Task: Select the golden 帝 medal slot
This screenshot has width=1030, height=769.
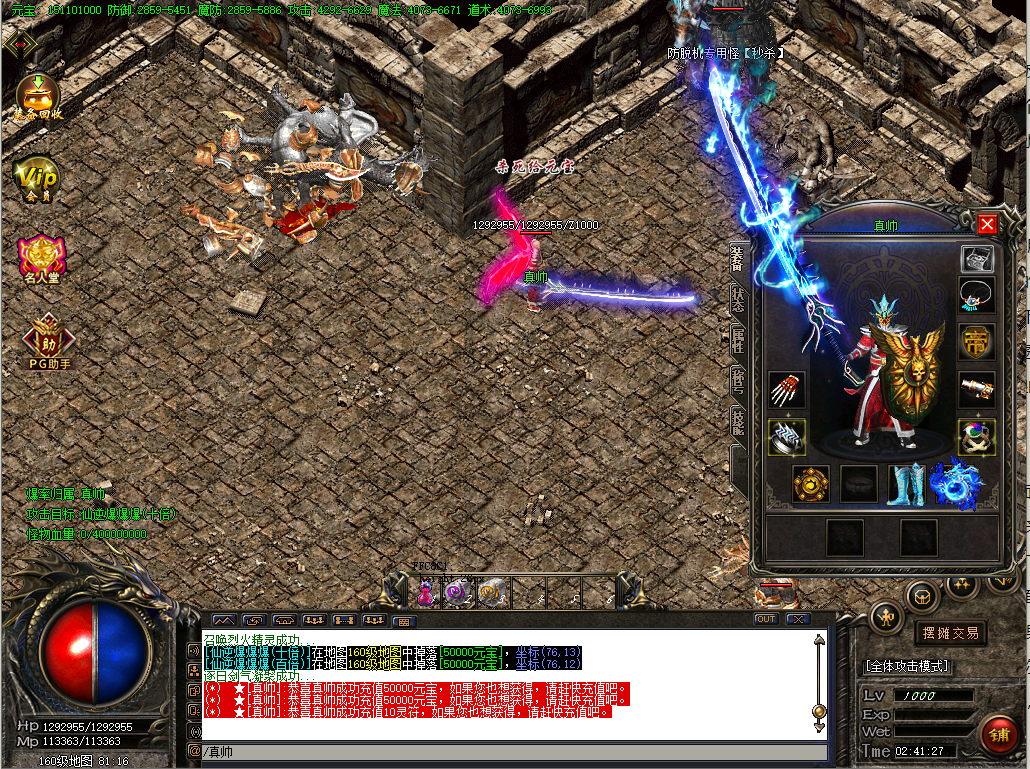Action: 977,343
